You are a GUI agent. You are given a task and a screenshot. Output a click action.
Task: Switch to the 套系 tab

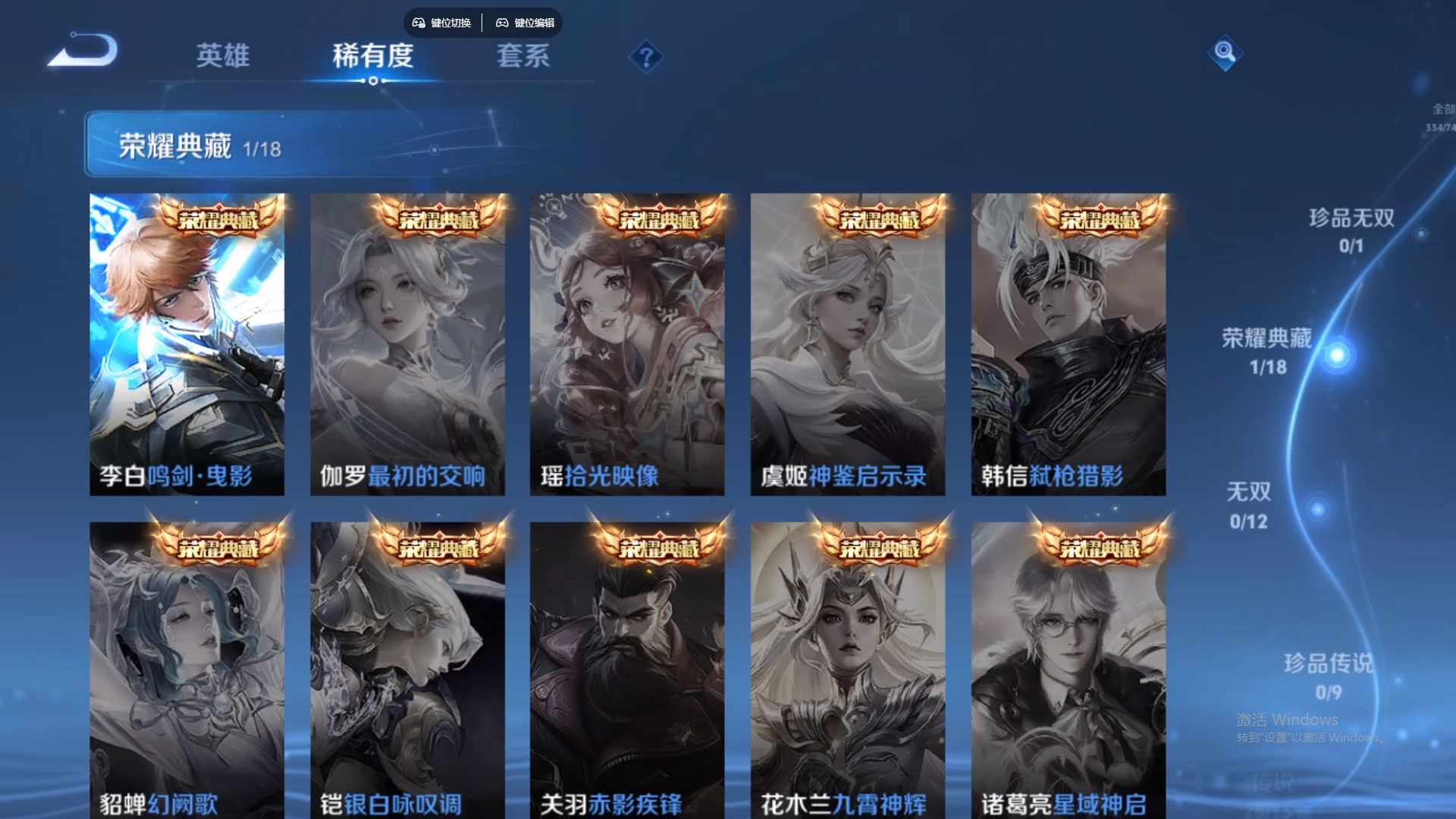click(x=523, y=55)
